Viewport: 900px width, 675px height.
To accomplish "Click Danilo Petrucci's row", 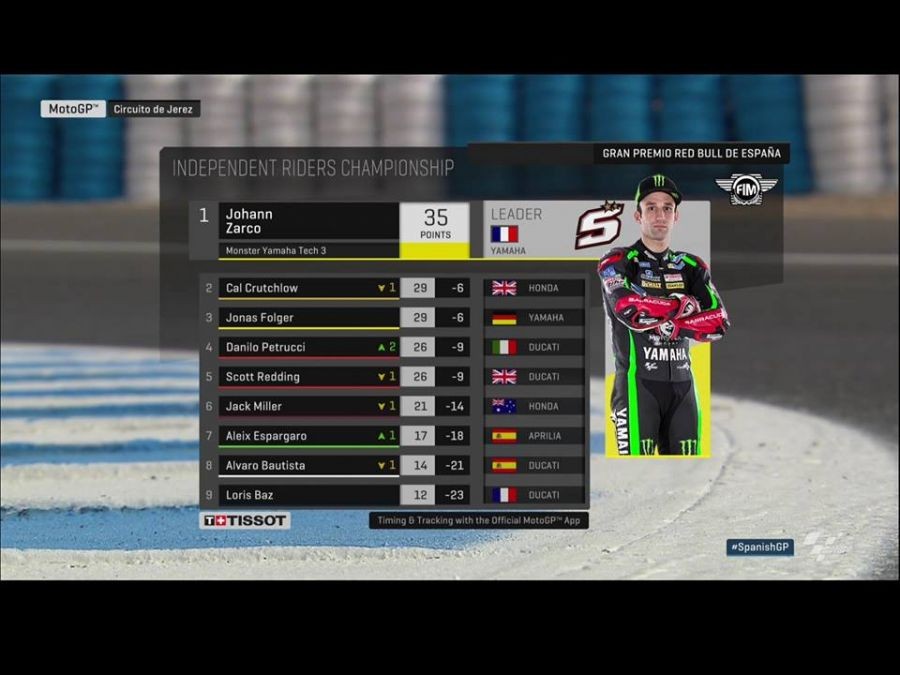I will coord(309,347).
